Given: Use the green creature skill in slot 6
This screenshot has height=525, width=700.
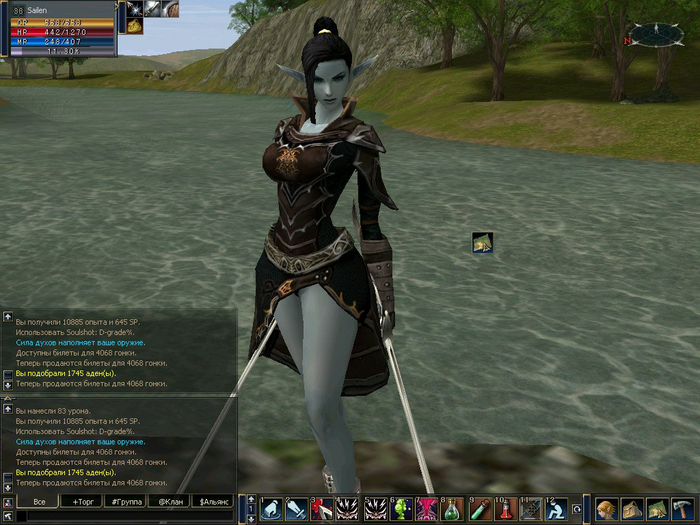Looking at the screenshot, I should 400,509.
